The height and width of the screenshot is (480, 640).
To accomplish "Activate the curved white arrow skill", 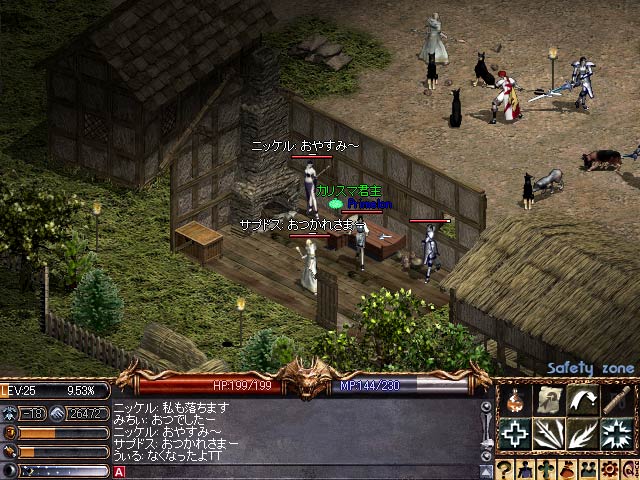I will 583,401.
